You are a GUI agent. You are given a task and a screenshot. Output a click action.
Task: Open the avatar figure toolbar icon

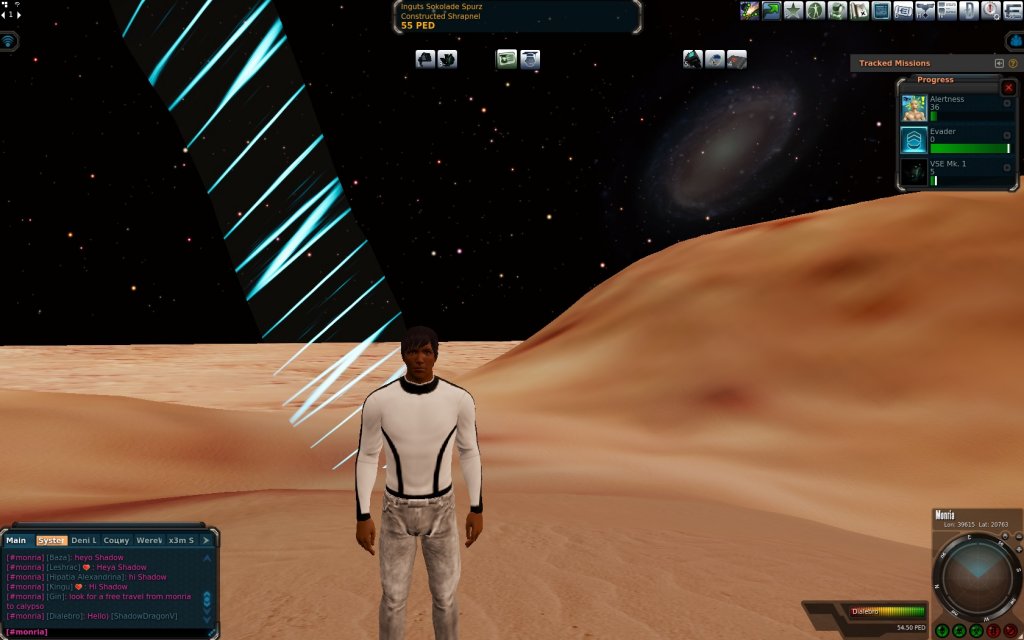[x=816, y=11]
